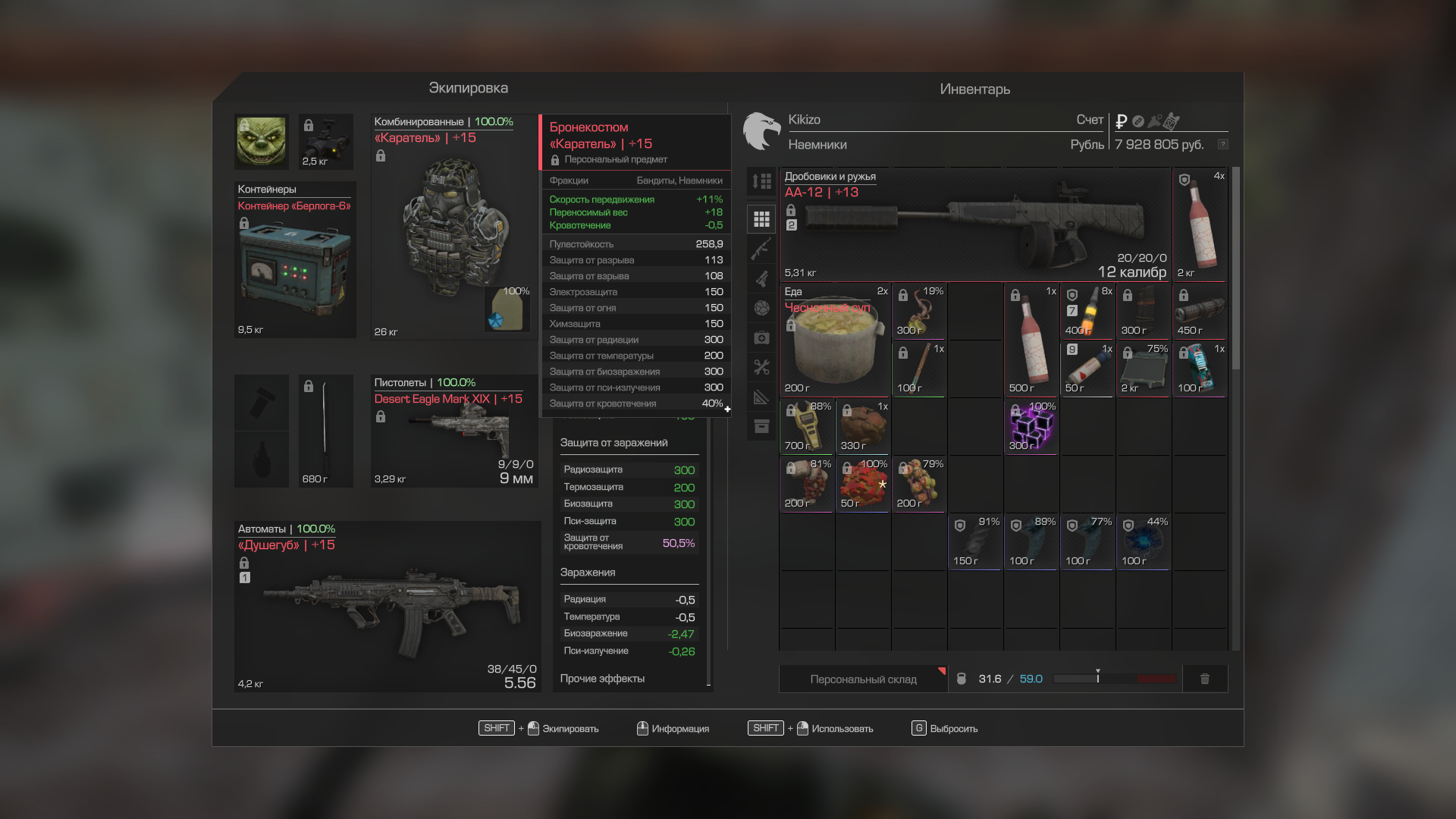The width and height of the screenshot is (1456, 819).
Task: Click the equipped «Каратель» armor suit slot
Action: [x=453, y=227]
